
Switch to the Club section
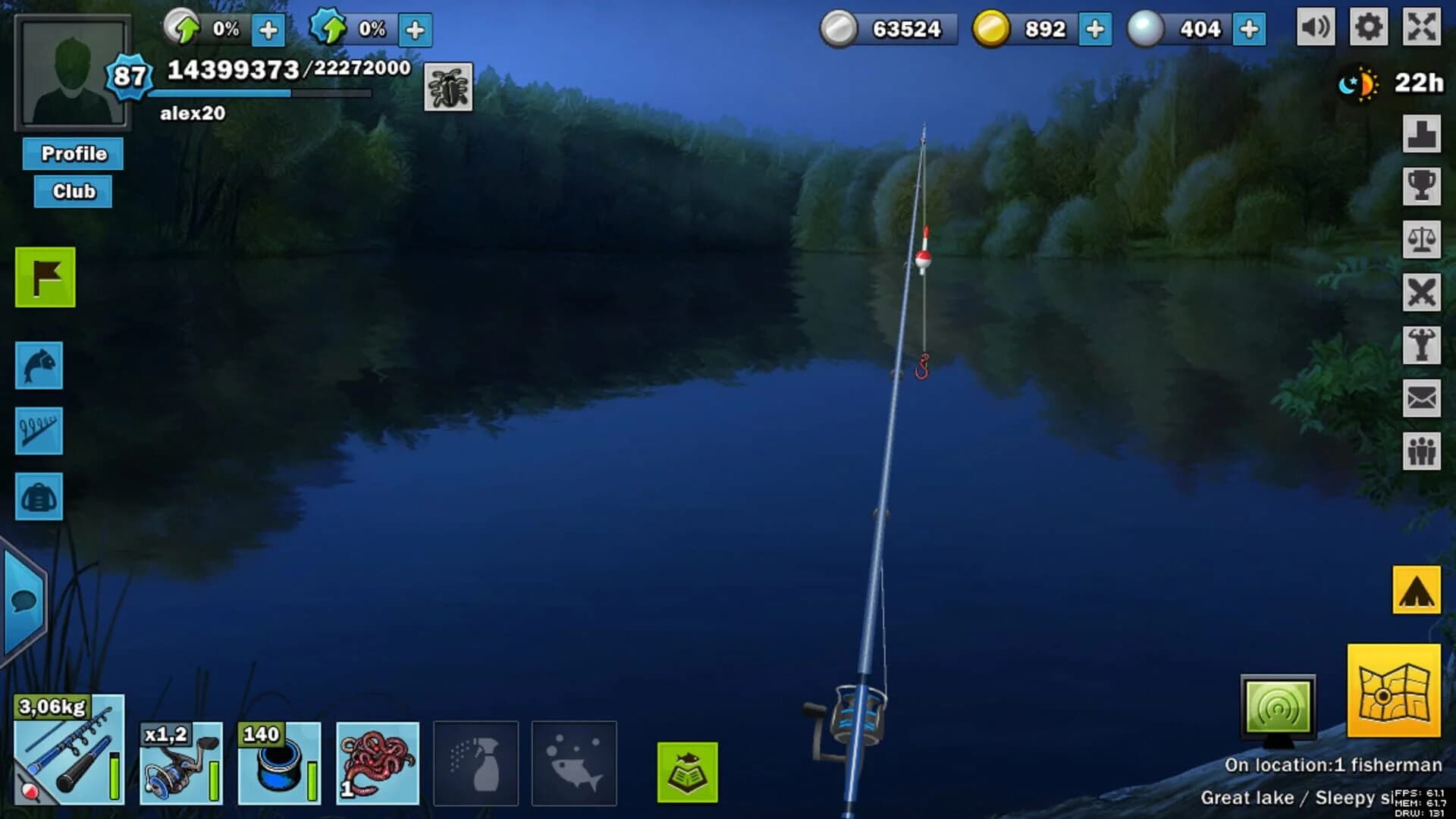click(72, 191)
